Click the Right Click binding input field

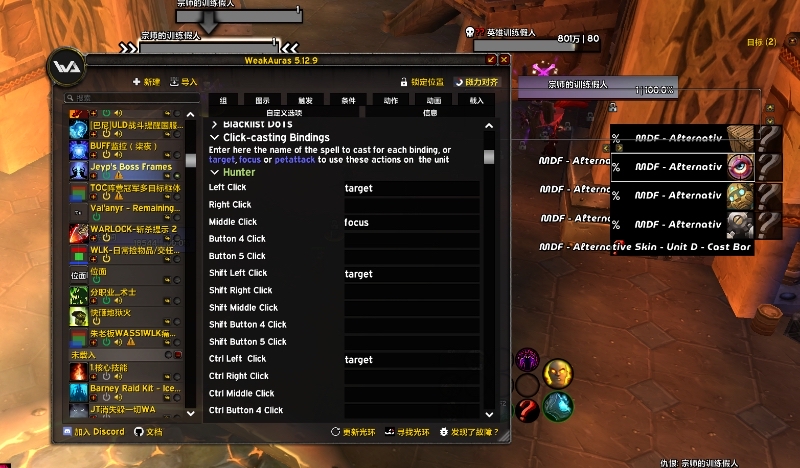click(x=412, y=205)
